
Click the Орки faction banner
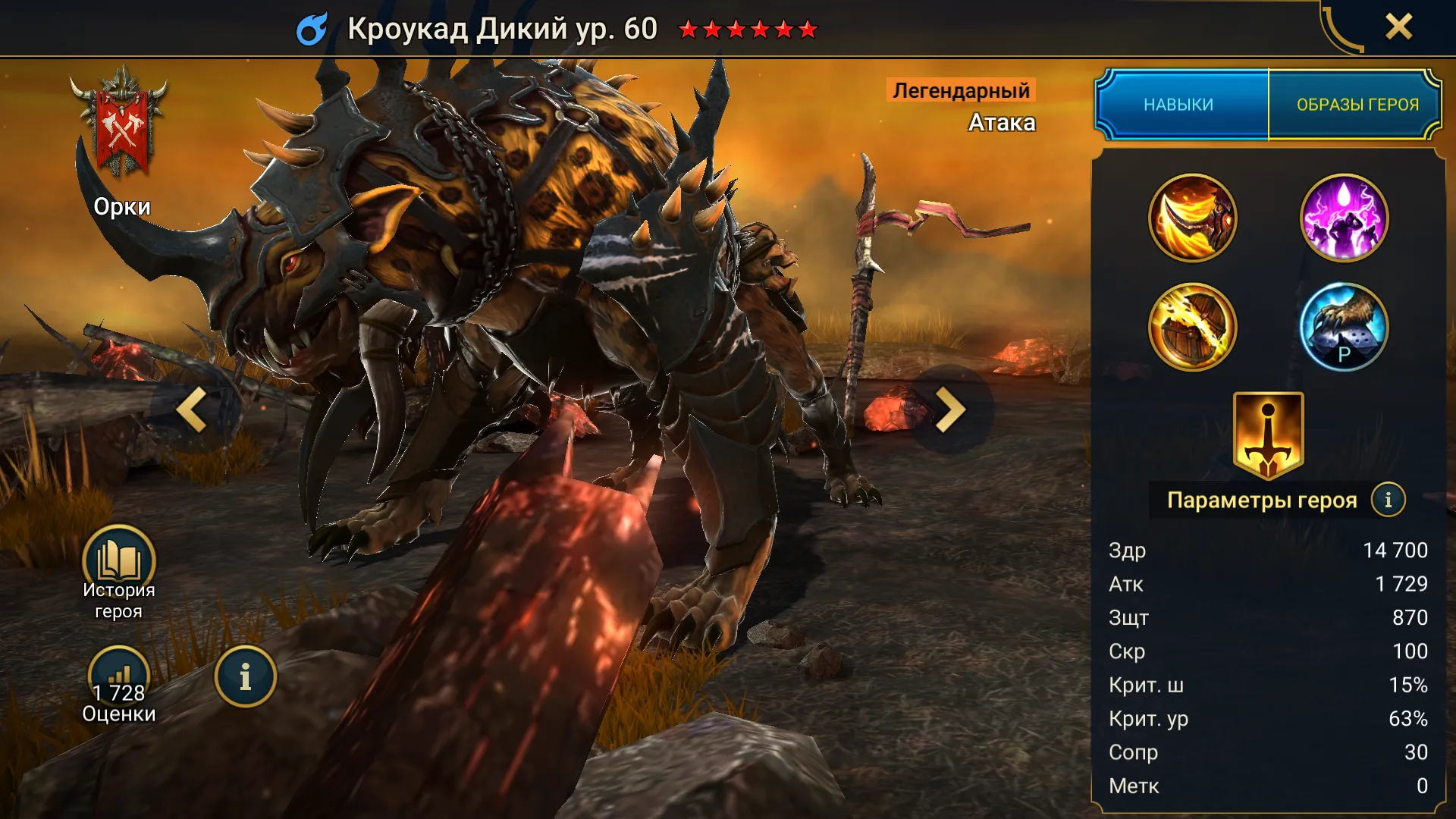point(121,129)
